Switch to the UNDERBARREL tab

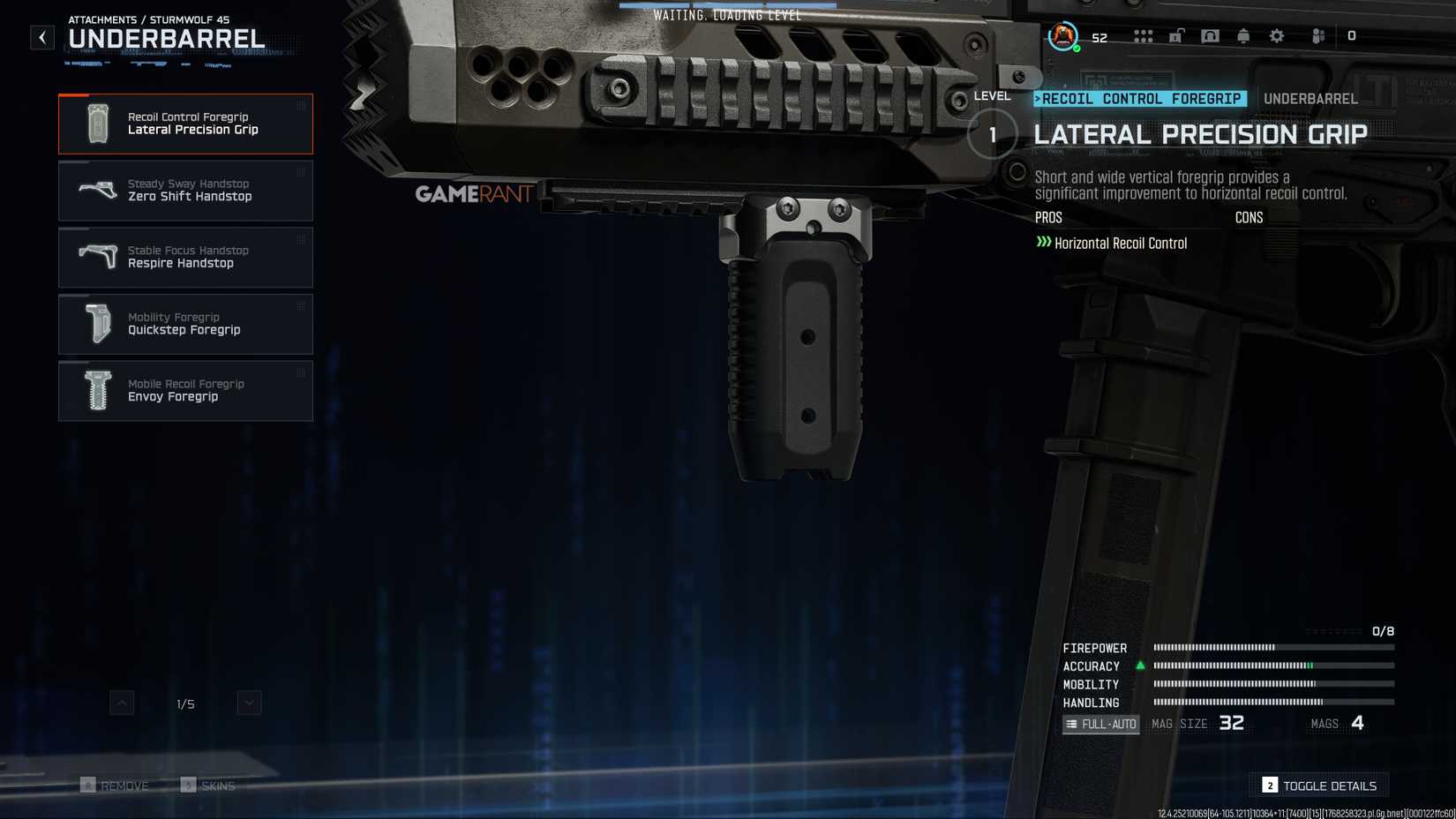coord(1311,99)
